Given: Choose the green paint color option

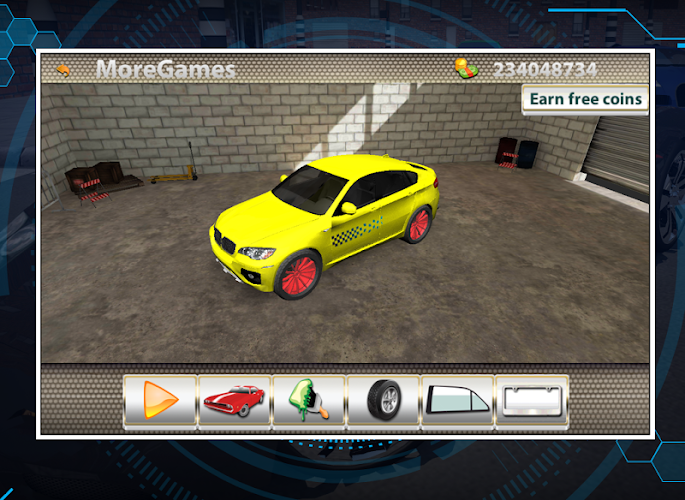Looking at the screenshot, I should tap(308, 402).
